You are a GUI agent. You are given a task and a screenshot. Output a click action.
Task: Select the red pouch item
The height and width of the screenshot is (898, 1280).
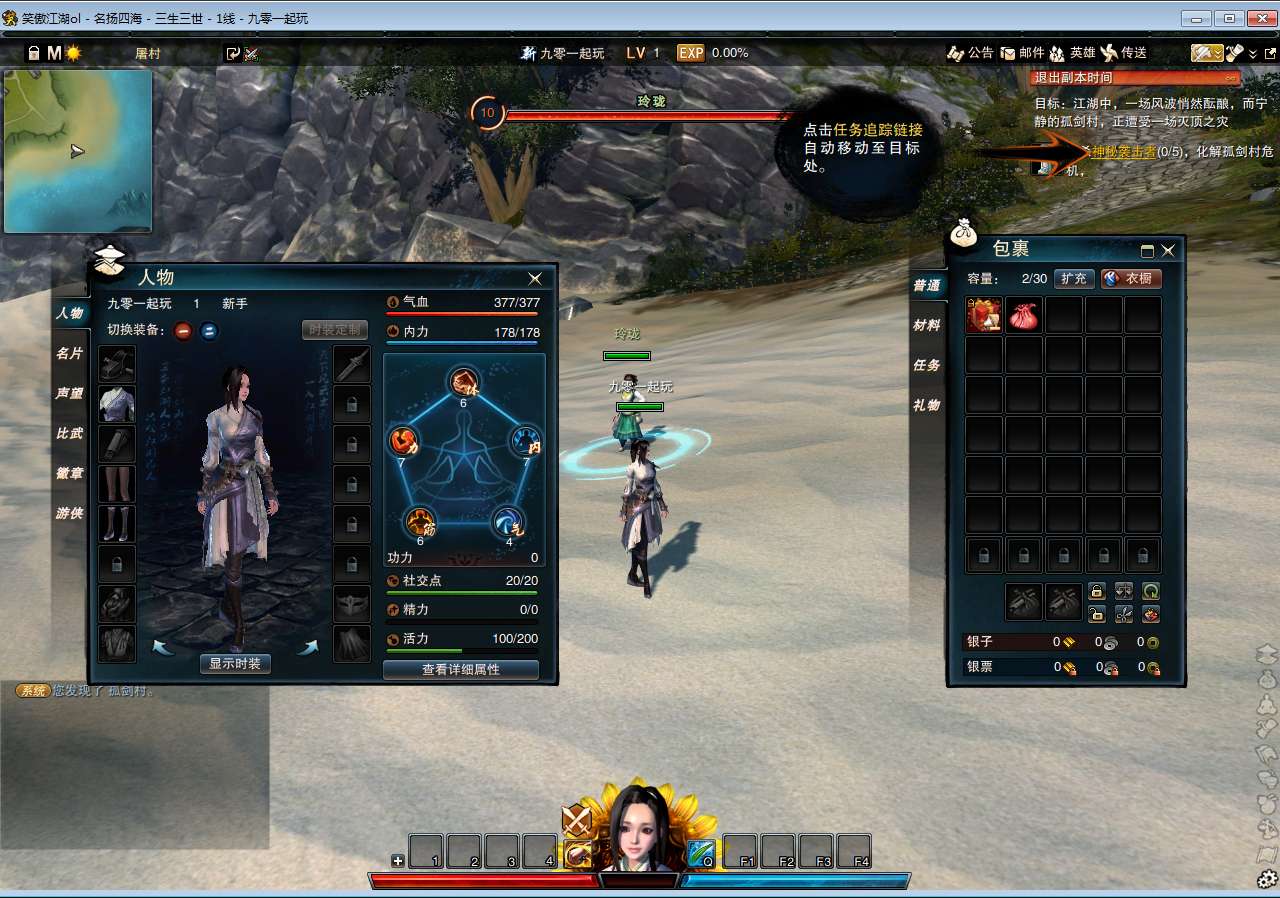coord(1024,315)
